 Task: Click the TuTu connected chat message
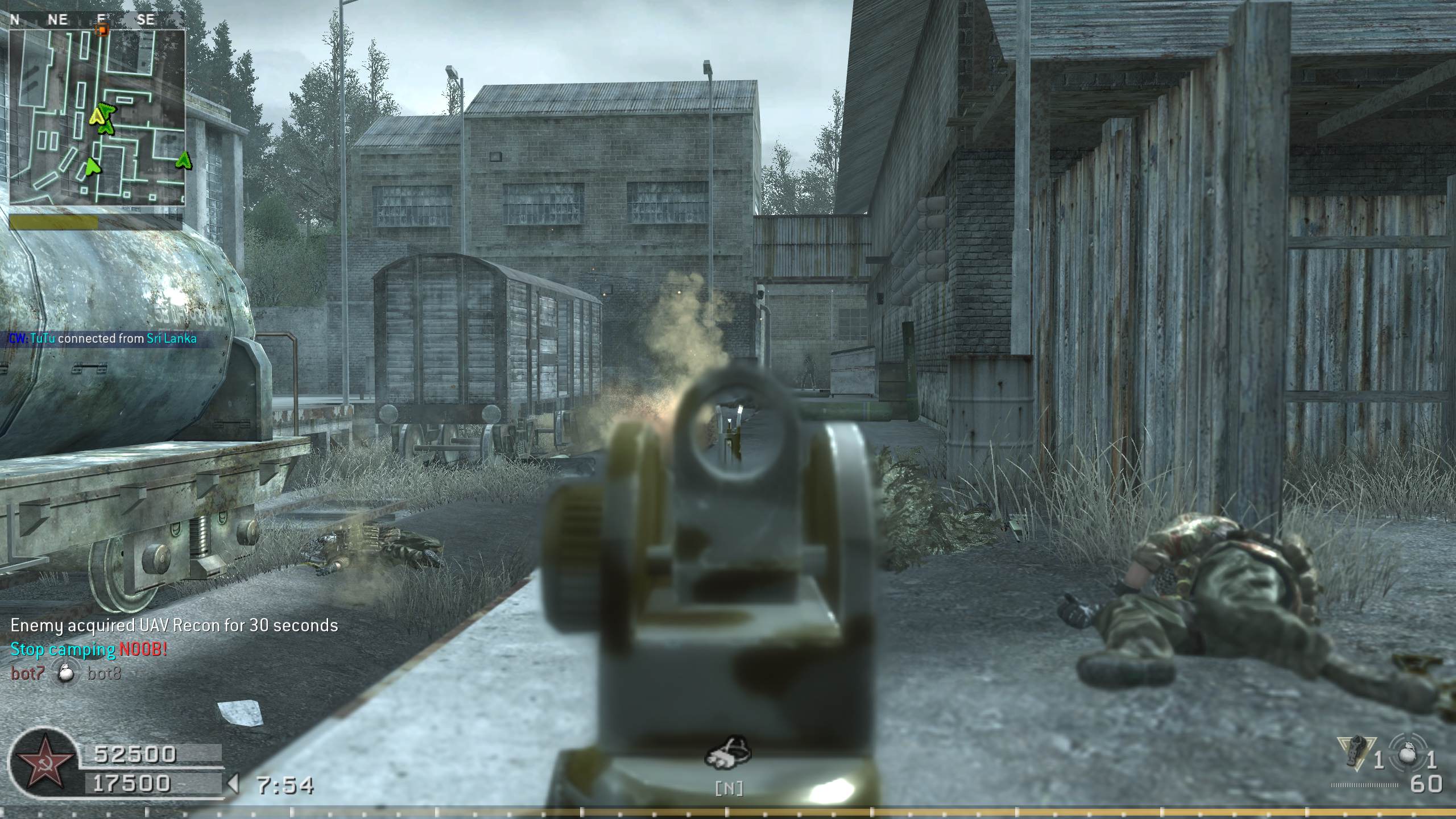pyautogui.click(x=104, y=339)
